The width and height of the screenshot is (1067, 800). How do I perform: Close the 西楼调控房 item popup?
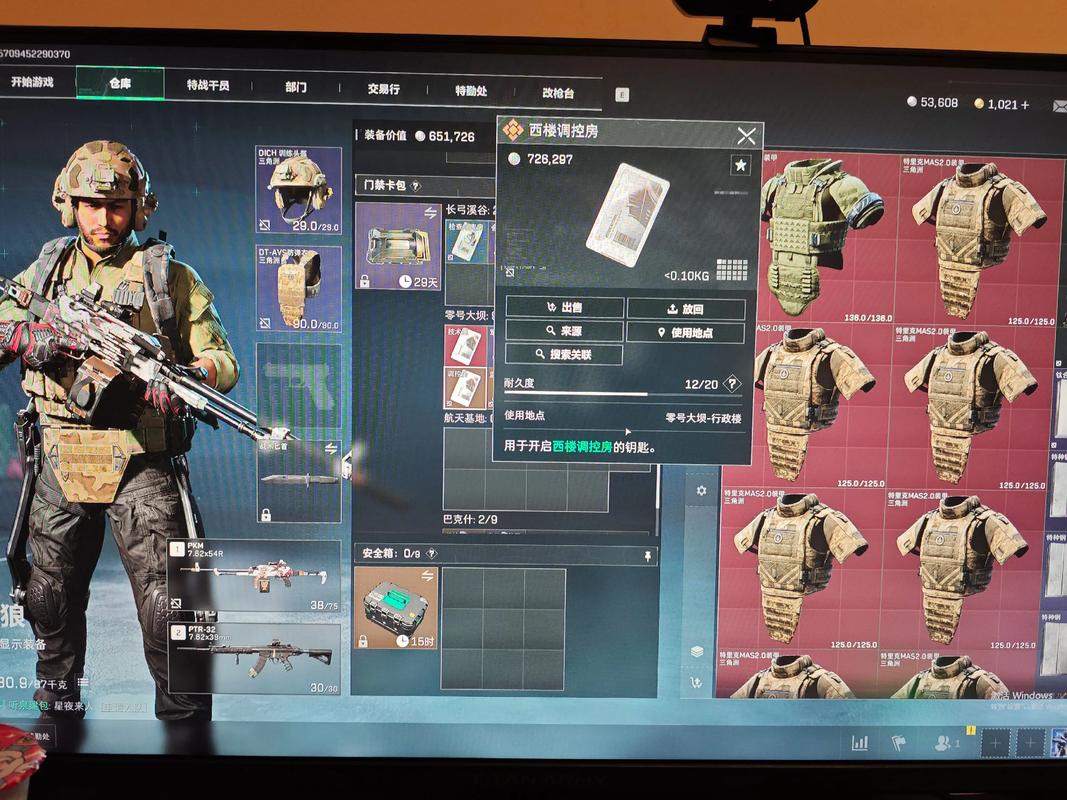click(x=746, y=136)
